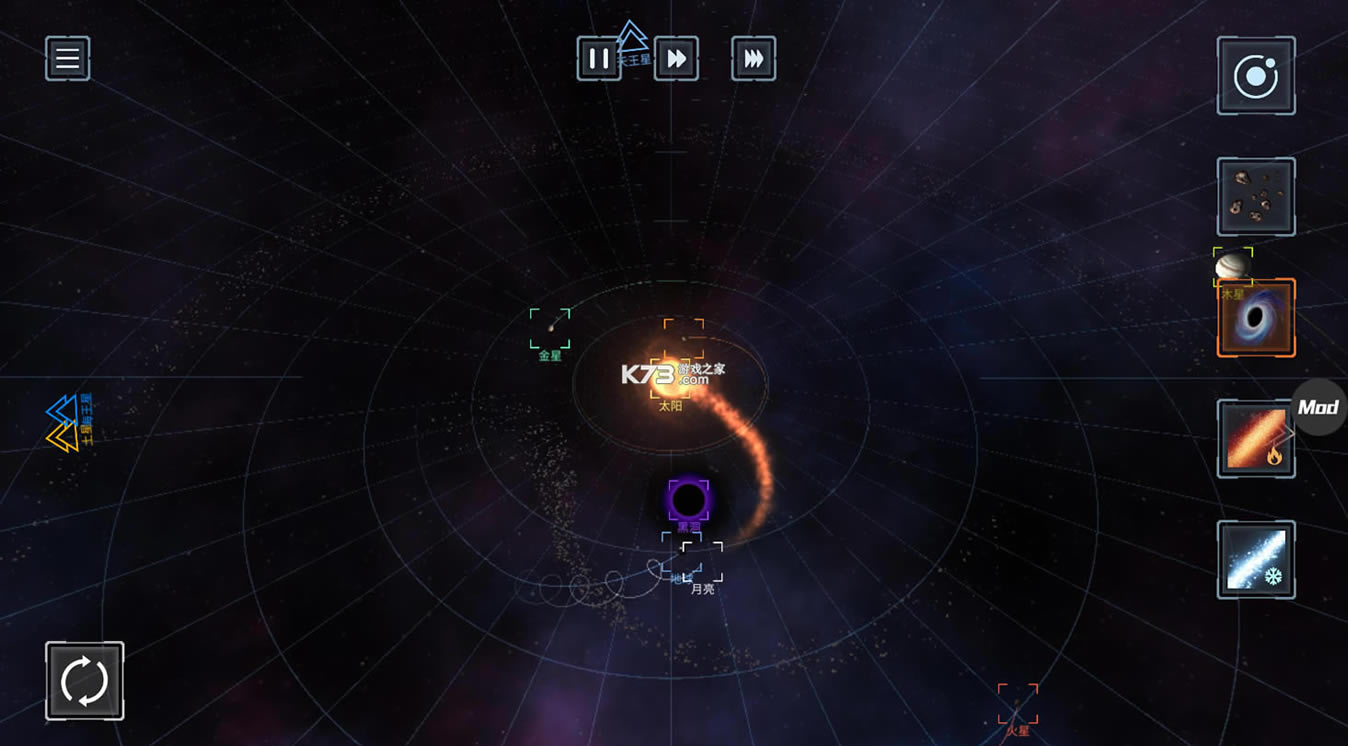The height and width of the screenshot is (746, 1348).
Task: Activate the ice freeze beam tool
Action: tap(1256, 560)
